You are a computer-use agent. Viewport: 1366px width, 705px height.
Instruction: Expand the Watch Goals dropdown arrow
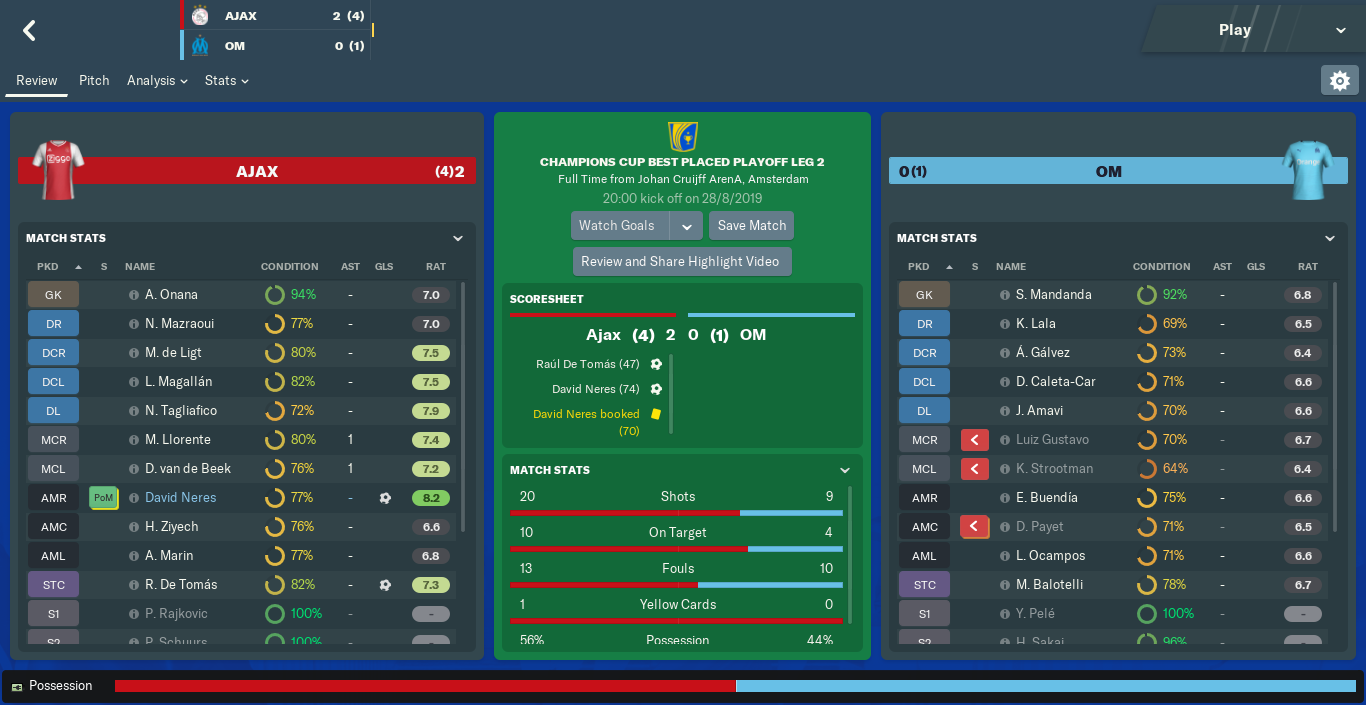click(686, 226)
